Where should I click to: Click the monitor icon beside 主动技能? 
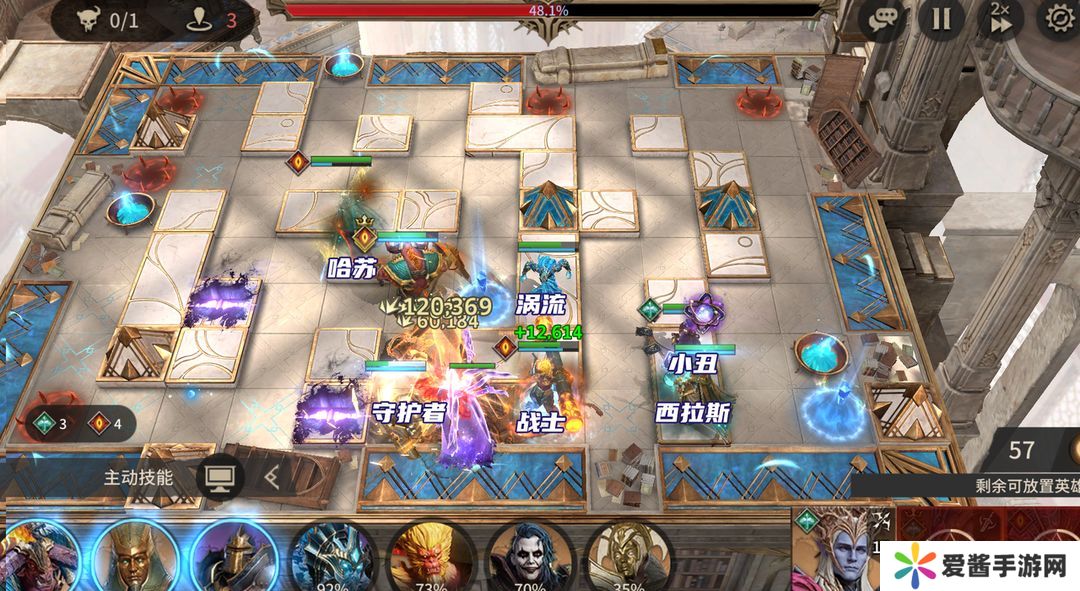[218, 478]
